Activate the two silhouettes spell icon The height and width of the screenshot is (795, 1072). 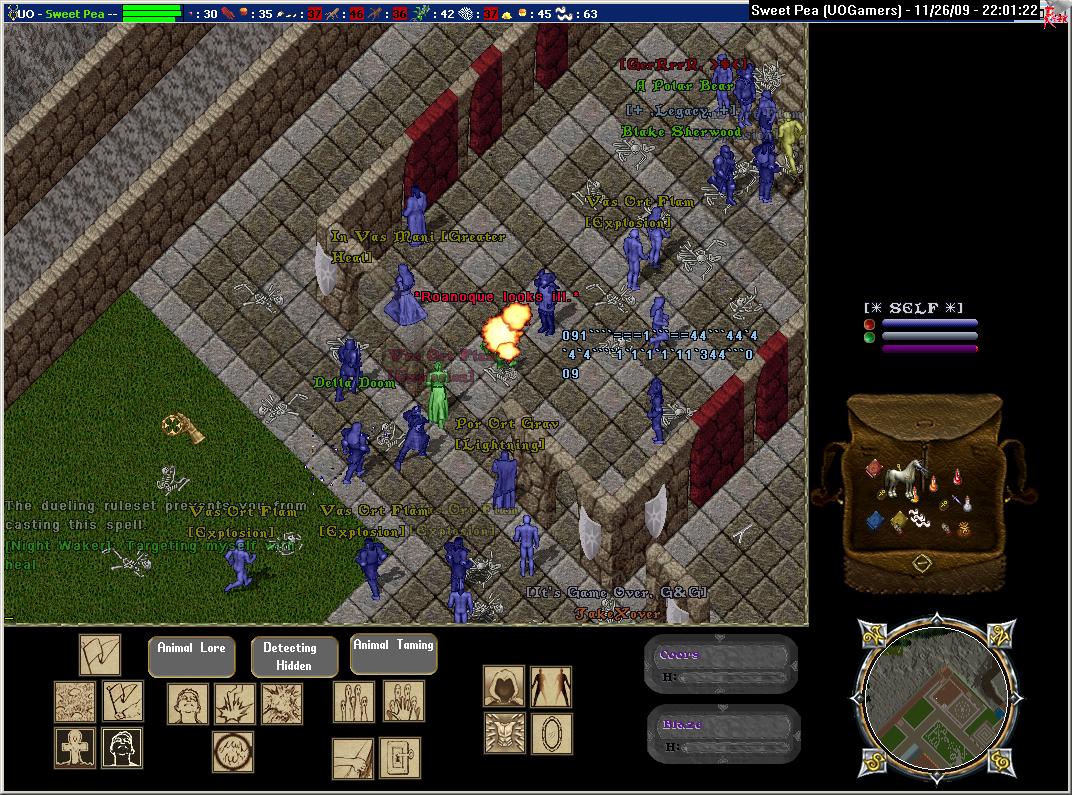pyautogui.click(x=551, y=686)
